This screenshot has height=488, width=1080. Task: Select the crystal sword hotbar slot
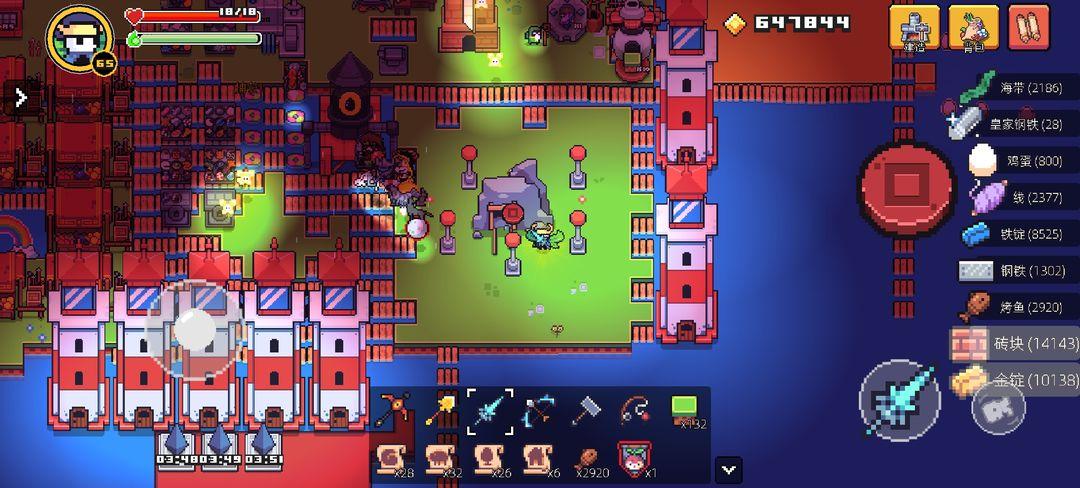pyautogui.click(x=490, y=410)
